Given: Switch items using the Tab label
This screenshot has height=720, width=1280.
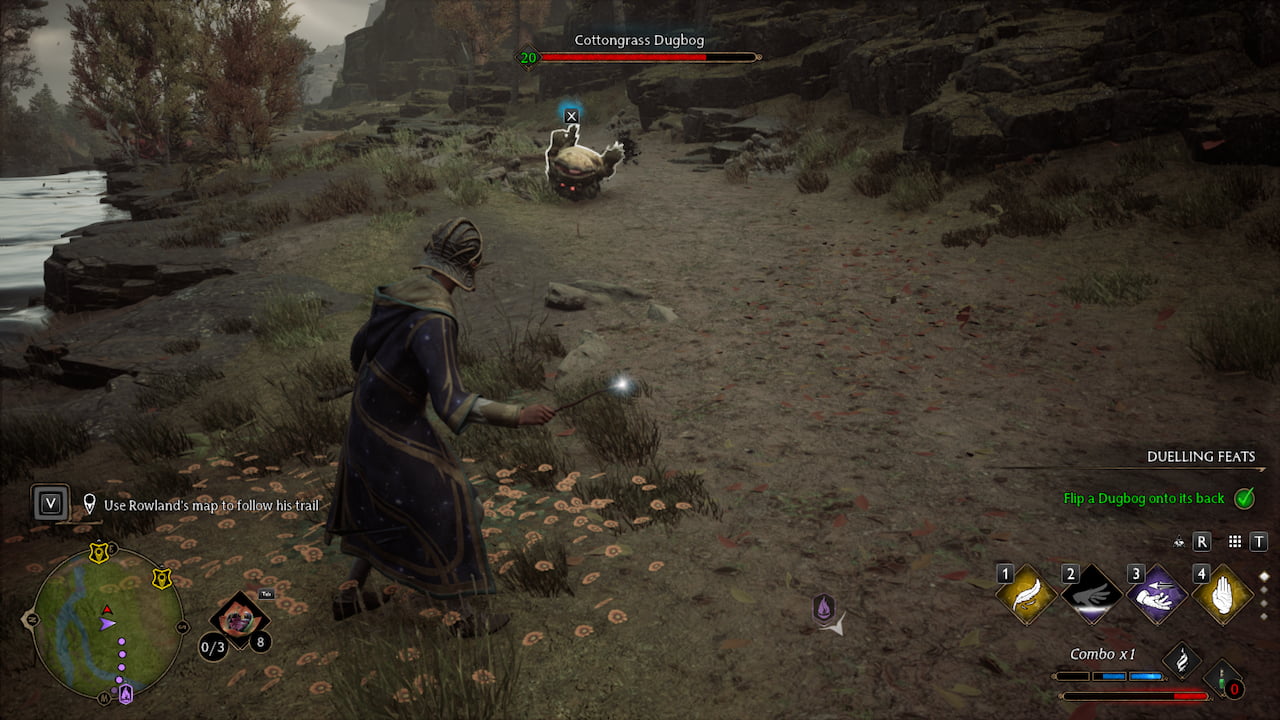Looking at the screenshot, I should [266, 595].
